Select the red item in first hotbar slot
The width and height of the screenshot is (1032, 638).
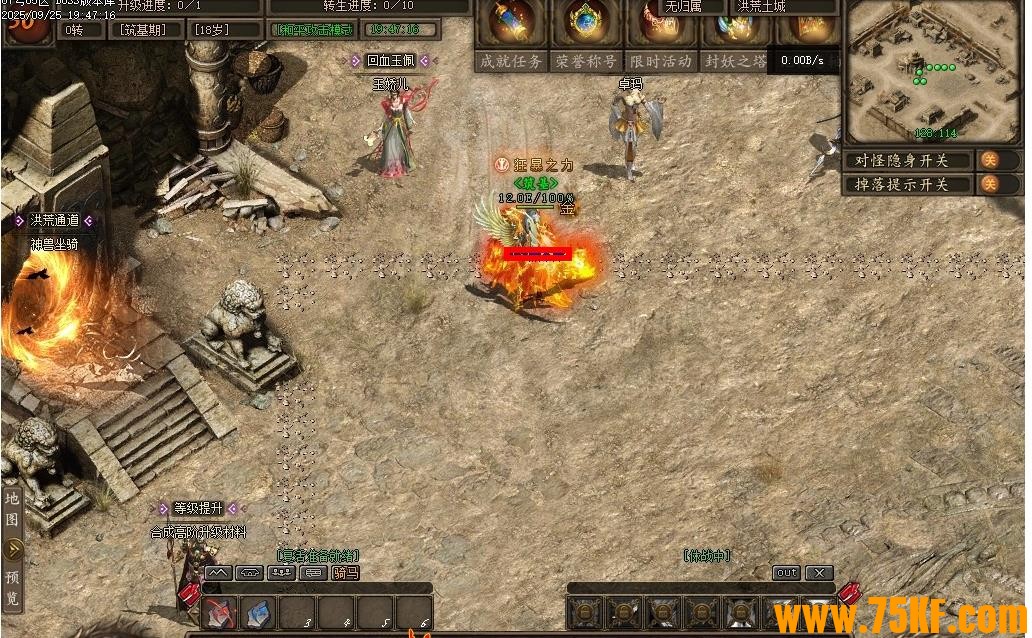tap(220, 612)
